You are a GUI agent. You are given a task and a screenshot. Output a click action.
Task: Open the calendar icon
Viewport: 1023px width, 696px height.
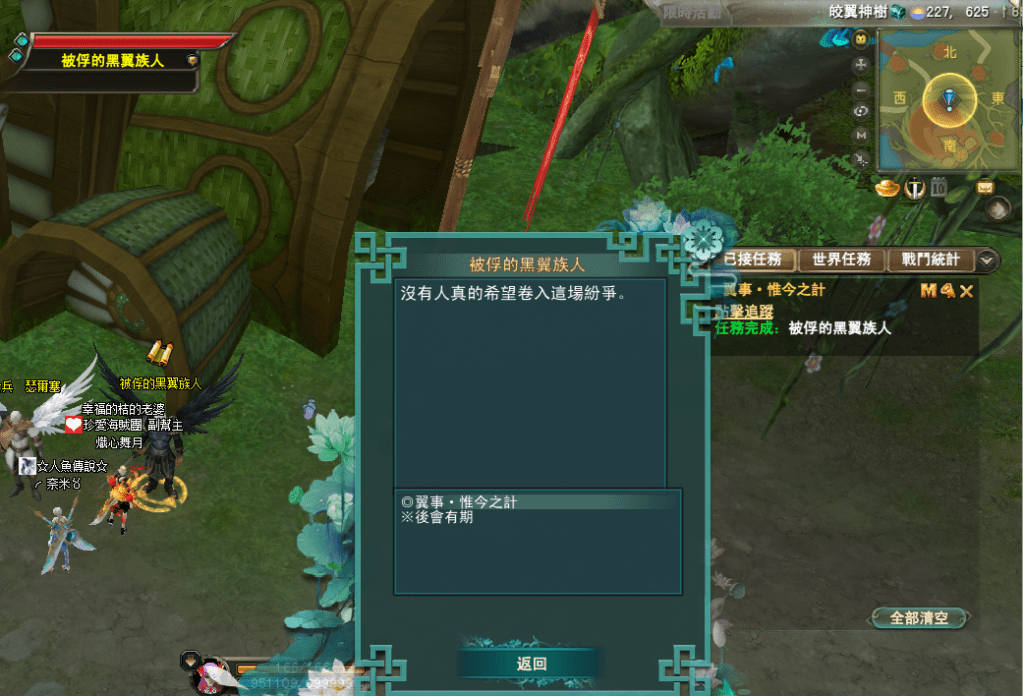pos(939,187)
